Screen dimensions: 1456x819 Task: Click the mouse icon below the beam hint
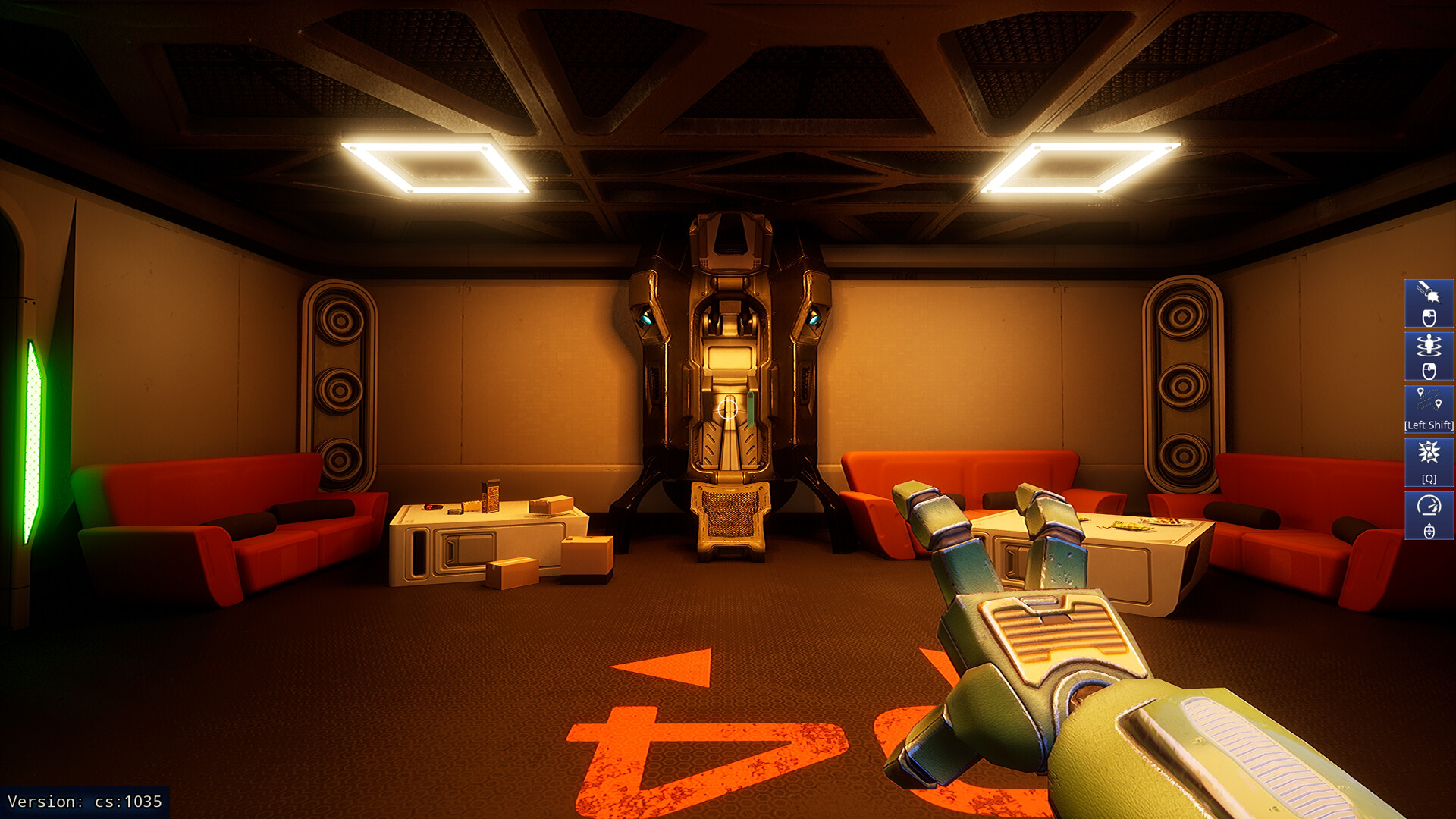pyautogui.click(x=1428, y=317)
